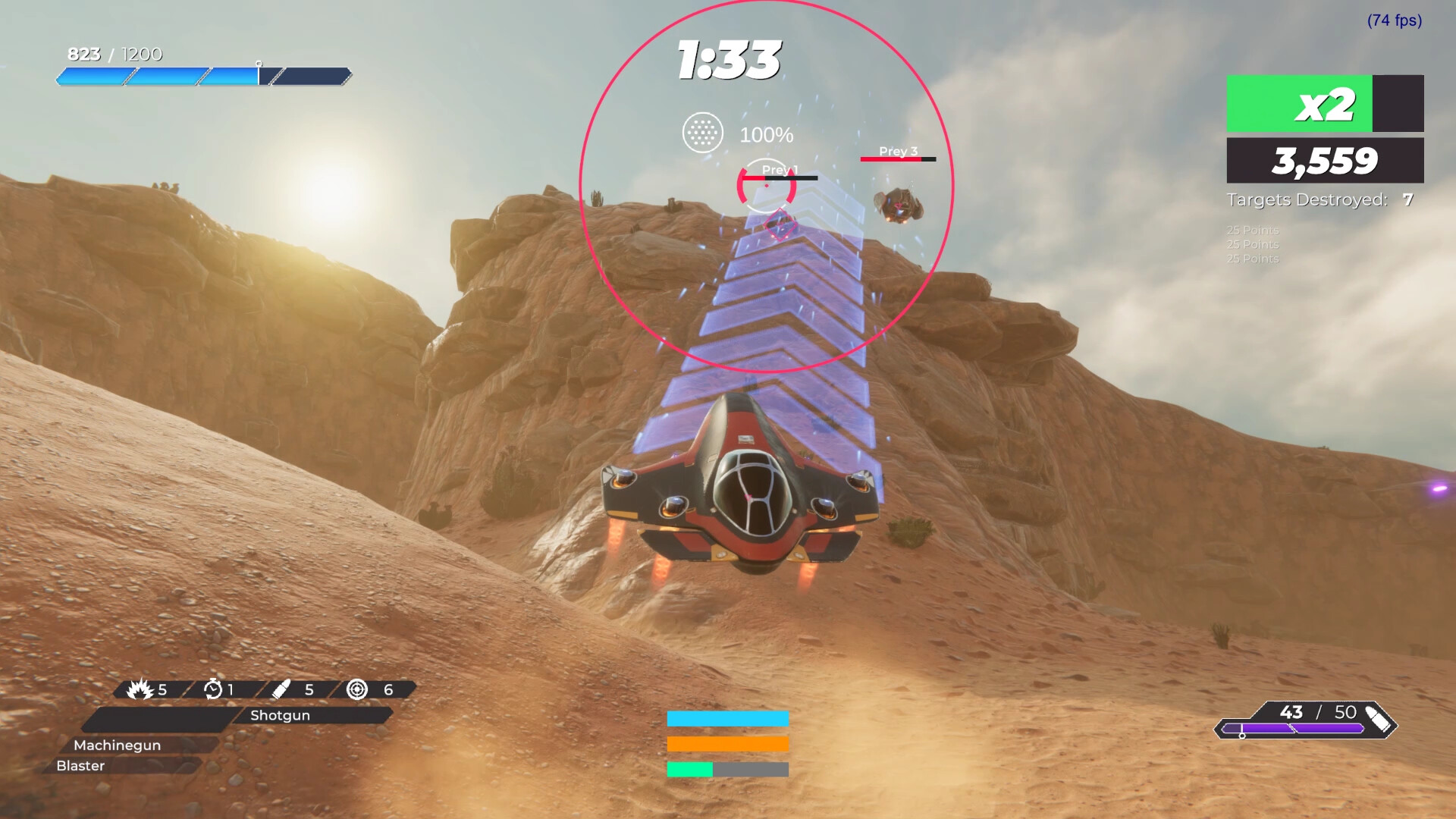
Task: Select the bullet ammo icon showing 5
Action: (x=284, y=690)
